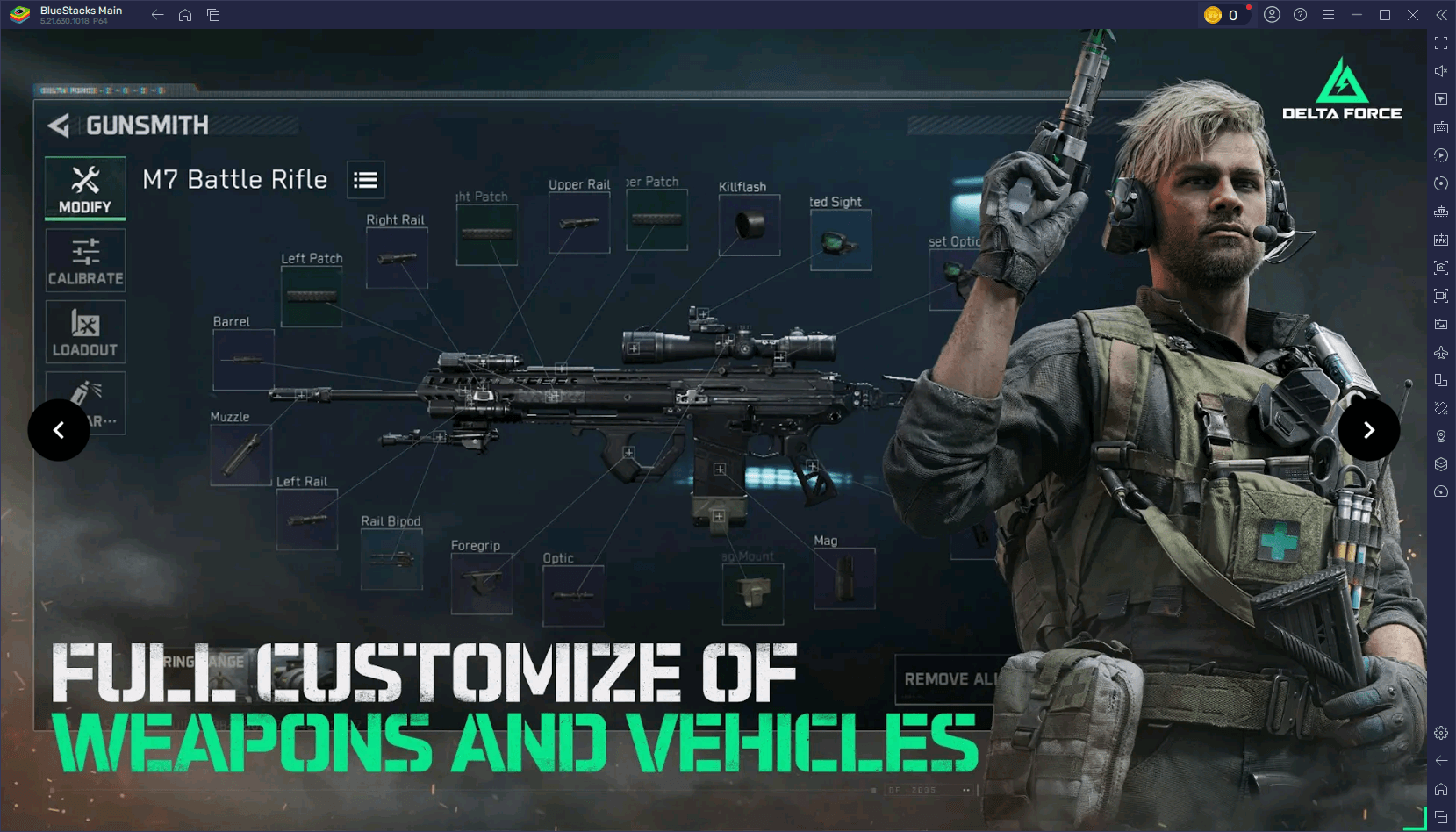Screen dimensions: 1456x832
Task: Select the Modify tool in Gunsmith
Action: (84, 188)
